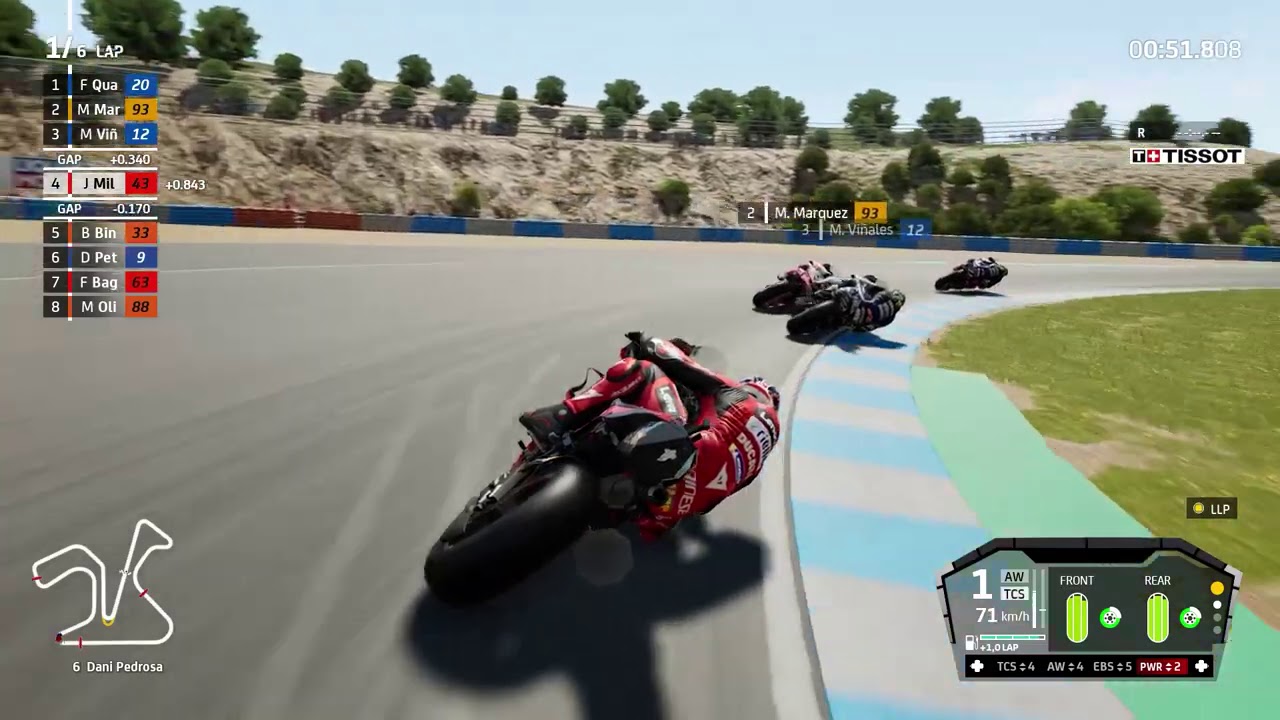Adjust the PWR 2 stepper
The width and height of the screenshot is (1280, 720).
point(1163,667)
